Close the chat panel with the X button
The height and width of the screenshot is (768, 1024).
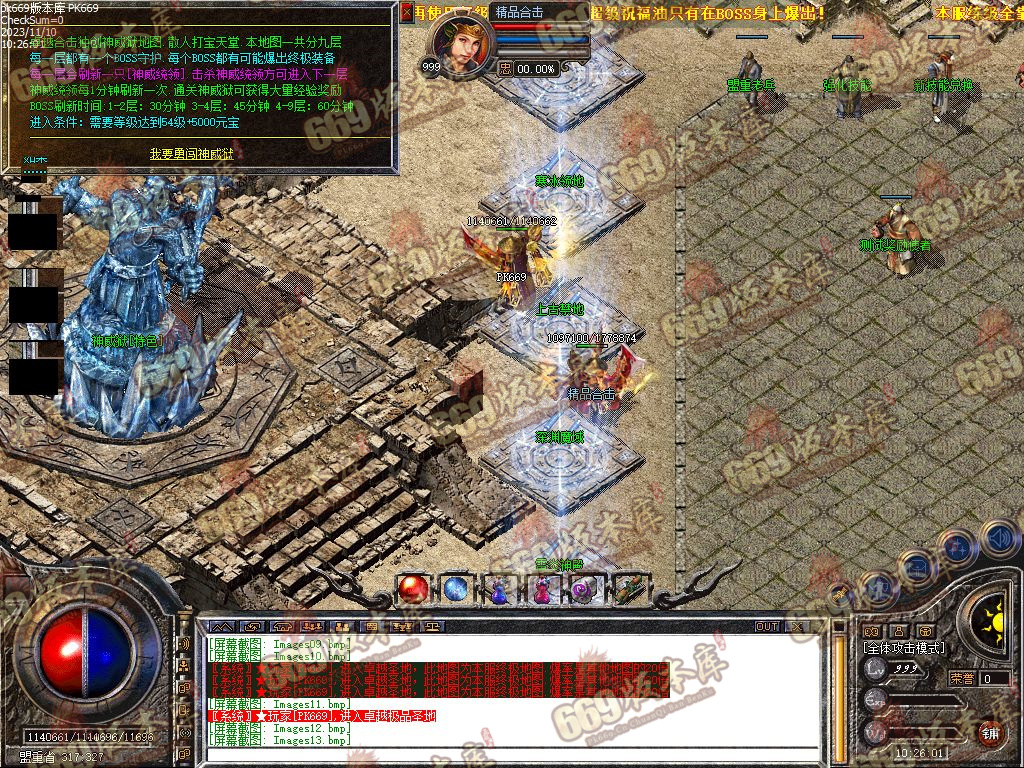[799, 626]
